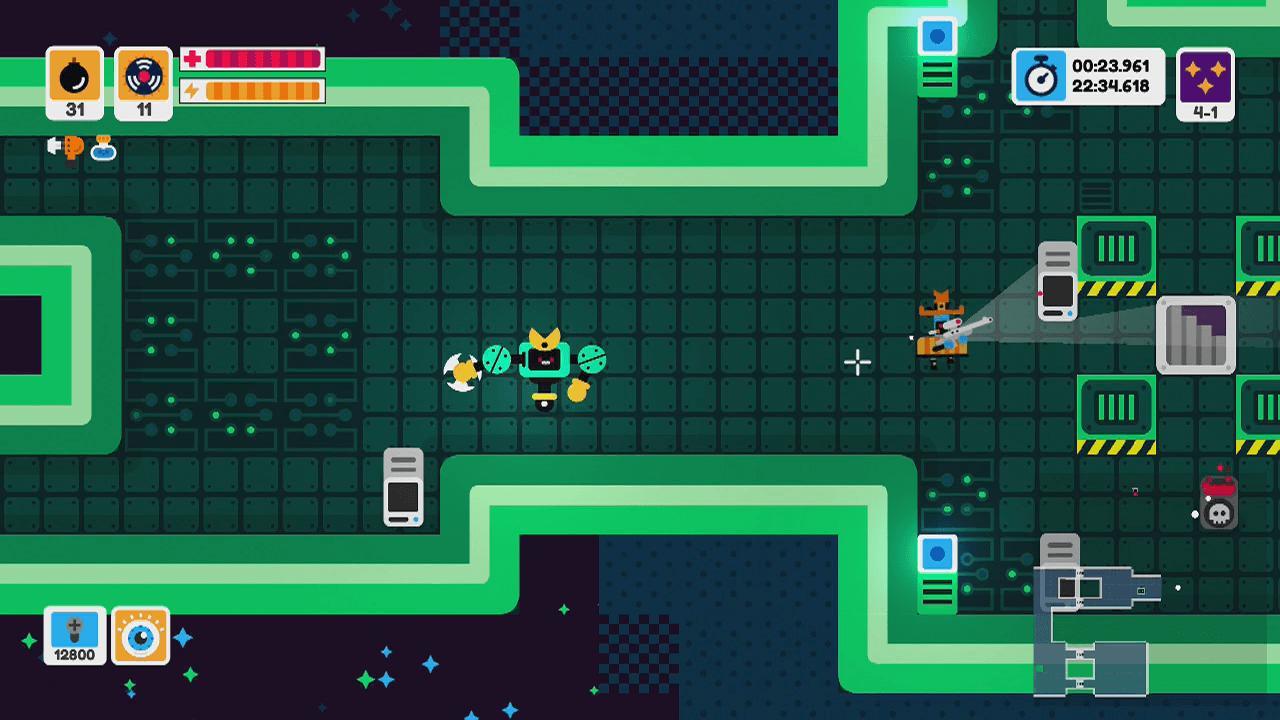Click the orange eyeball icon near the score
The image size is (1280, 720).
click(143, 634)
